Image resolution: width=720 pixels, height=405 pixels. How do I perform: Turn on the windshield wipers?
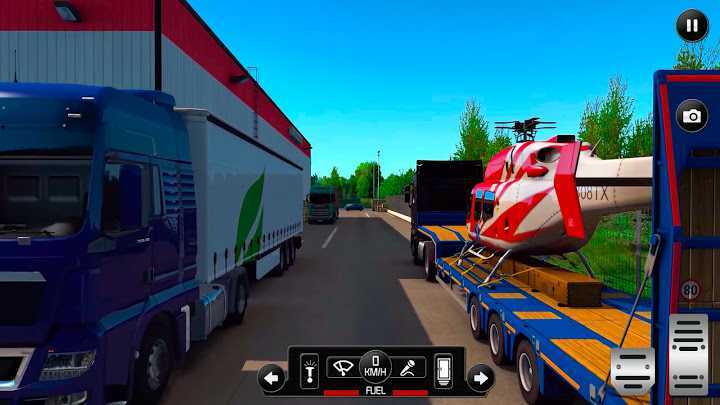pyautogui.click(x=342, y=368)
